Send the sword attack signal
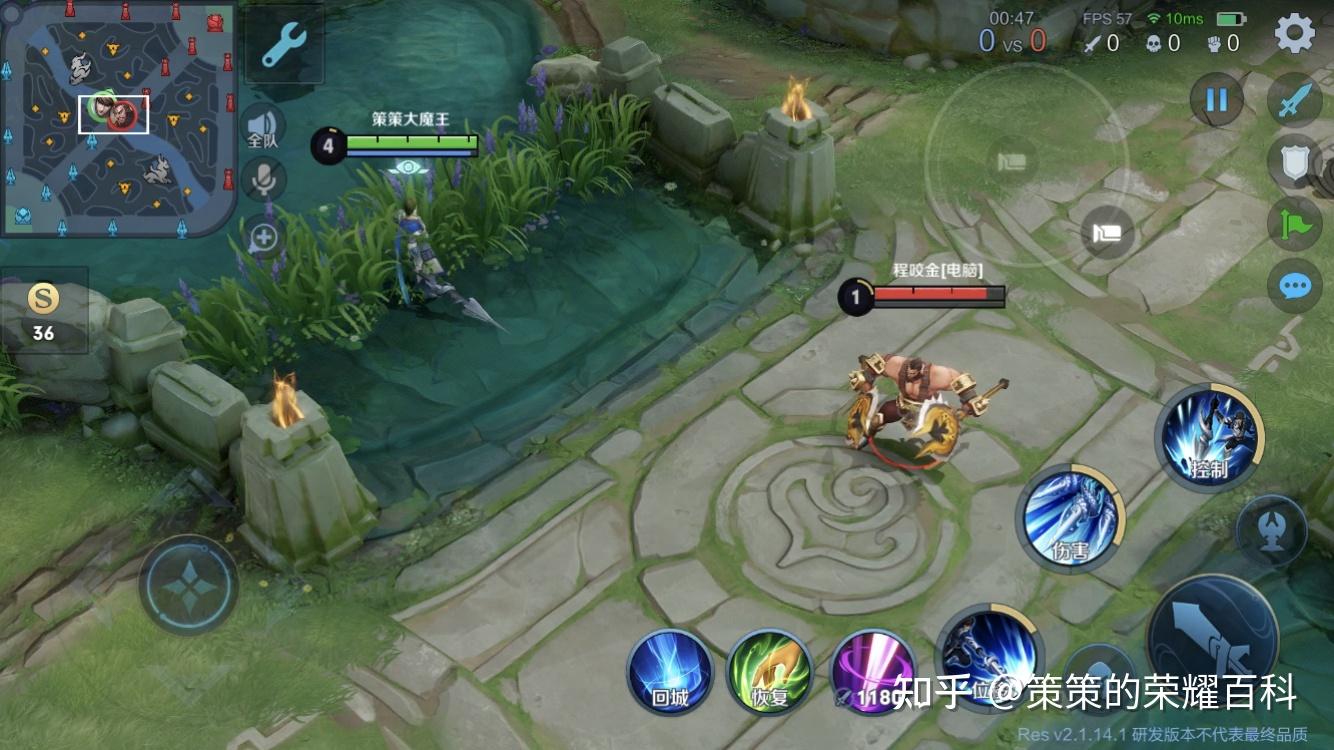Image resolution: width=1334 pixels, height=750 pixels. (x=1295, y=100)
